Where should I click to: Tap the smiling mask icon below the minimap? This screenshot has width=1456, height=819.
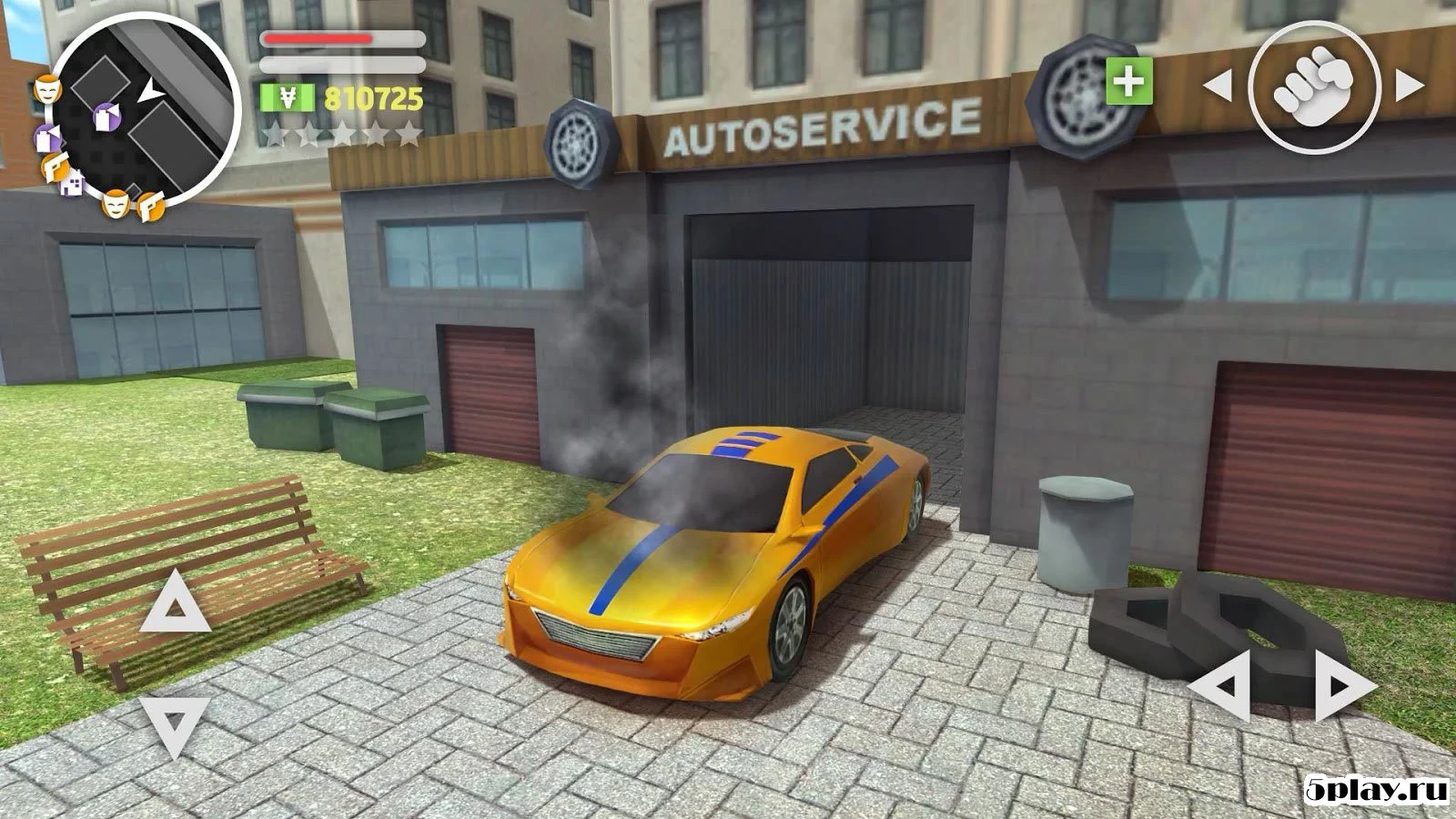[116, 205]
